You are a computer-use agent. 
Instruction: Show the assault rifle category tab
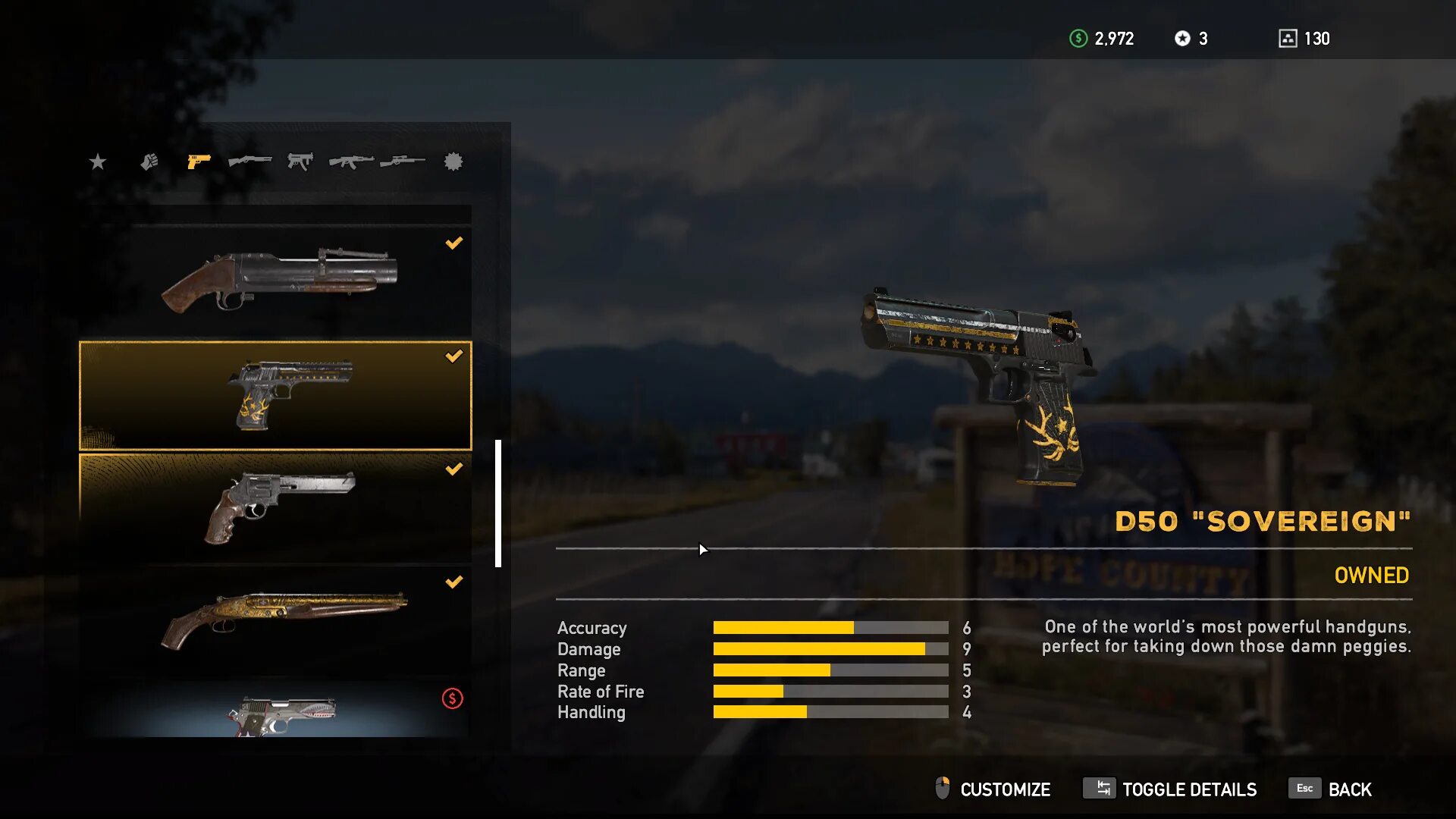tap(351, 162)
